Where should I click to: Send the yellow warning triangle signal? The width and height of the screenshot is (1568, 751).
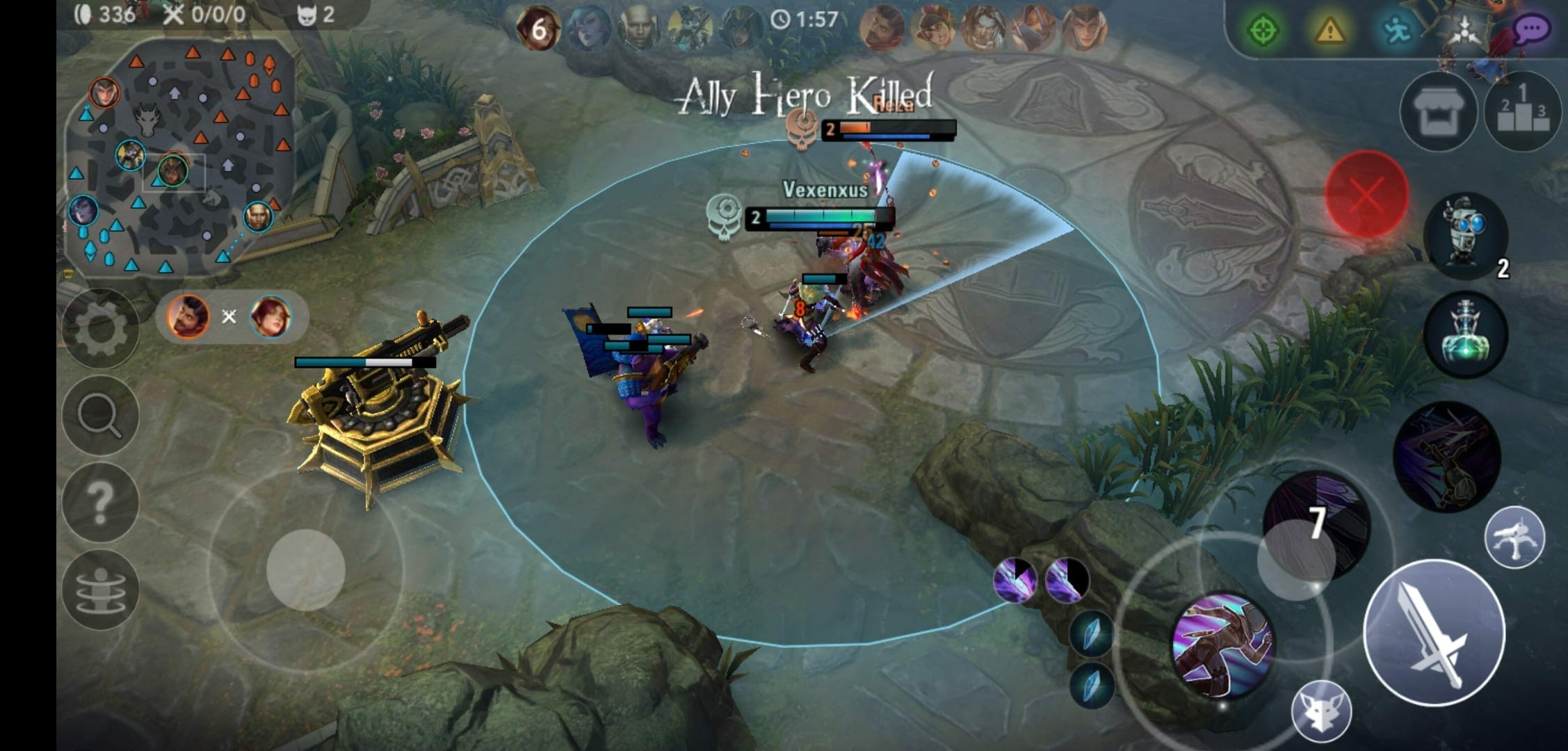pyautogui.click(x=1329, y=31)
